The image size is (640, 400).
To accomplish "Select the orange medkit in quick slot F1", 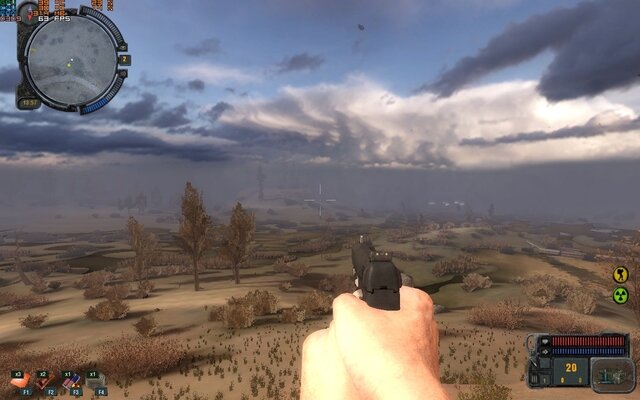I will pos(22,381).
